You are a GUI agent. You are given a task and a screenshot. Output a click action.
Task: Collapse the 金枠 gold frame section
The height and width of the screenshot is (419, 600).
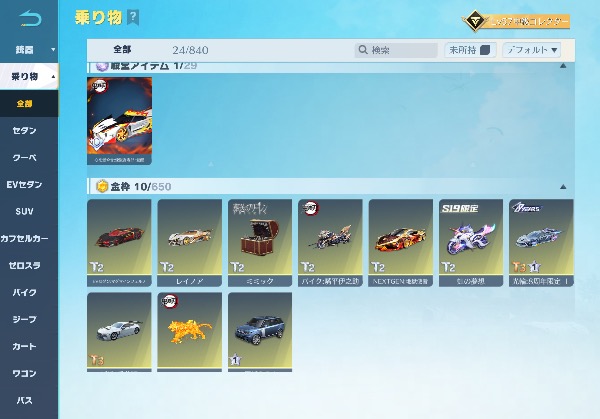[562, 186]
